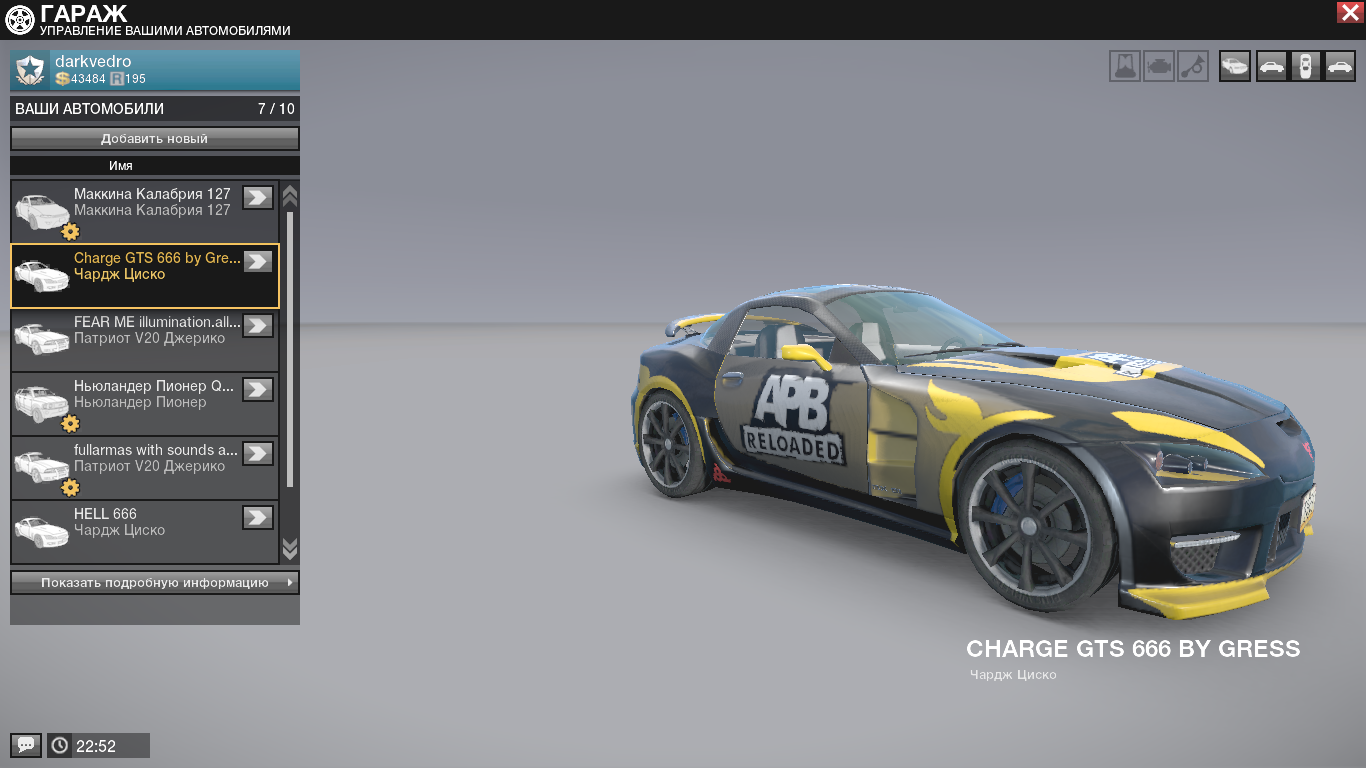Open the chat speech bubble icon
Image resolution: width=1366 pixels, height=768 pixels.
(26, 745)
